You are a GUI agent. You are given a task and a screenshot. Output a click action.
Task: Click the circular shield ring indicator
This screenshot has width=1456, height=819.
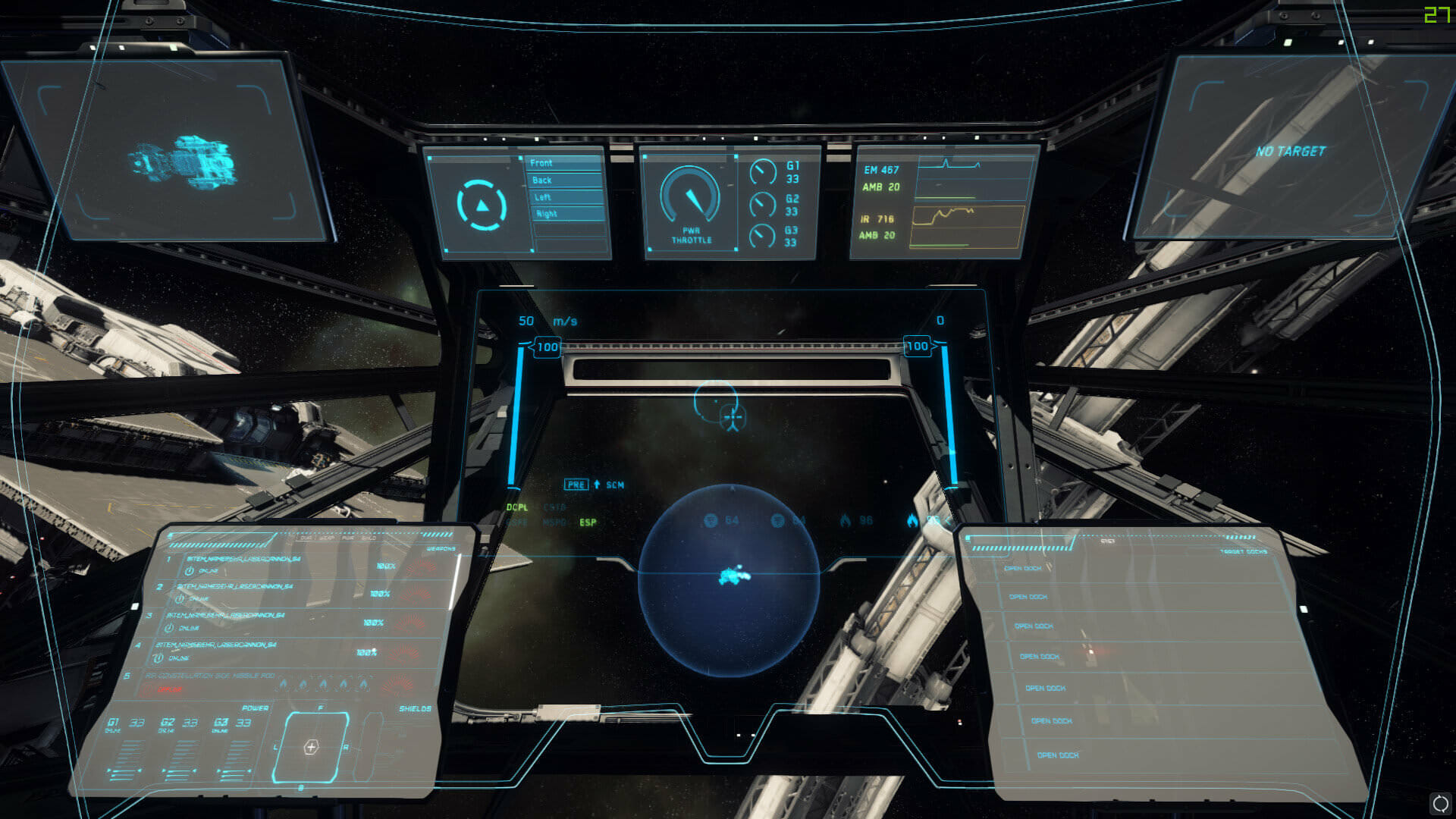(x=482, y=205)
